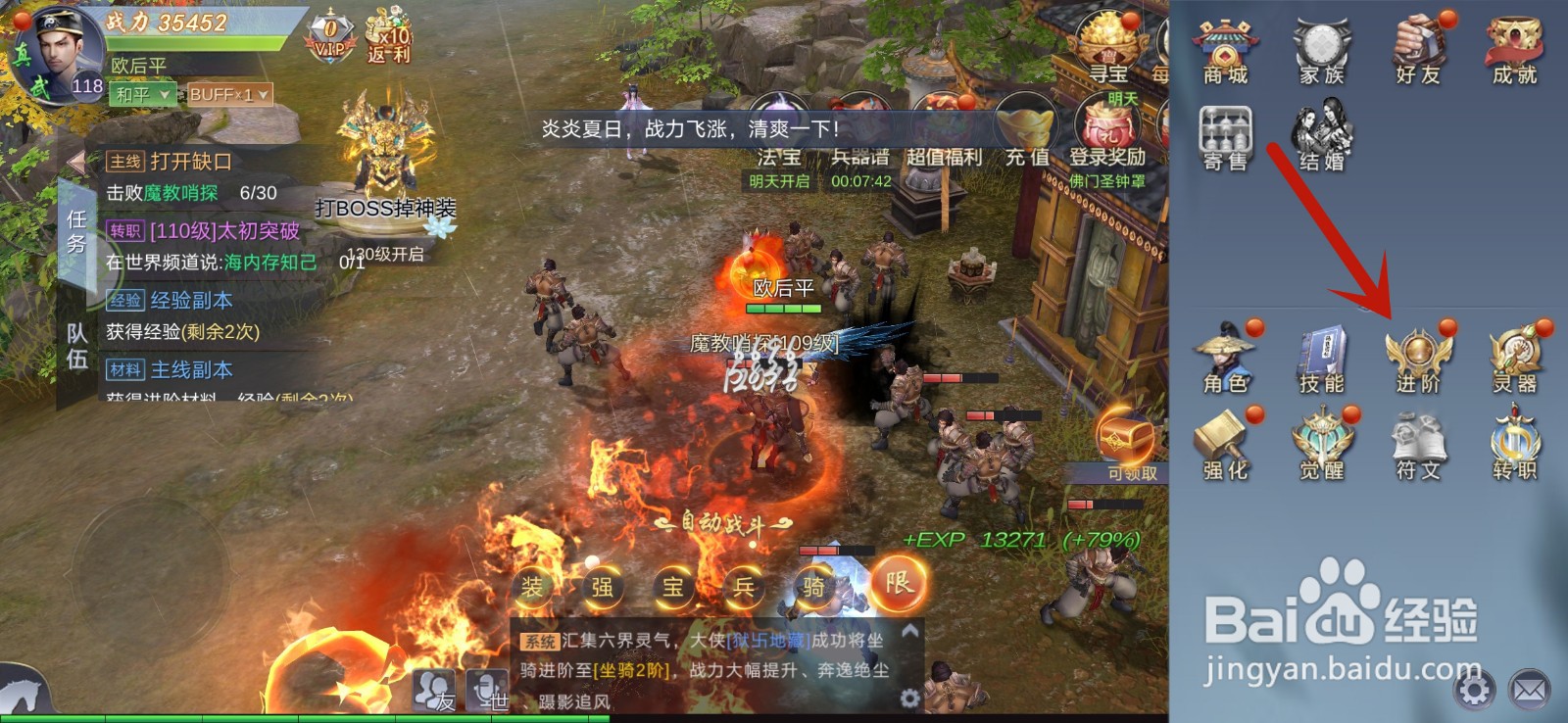
Task: Open the 家族 (Clan) panel
Action: (x=1322, y=44)
